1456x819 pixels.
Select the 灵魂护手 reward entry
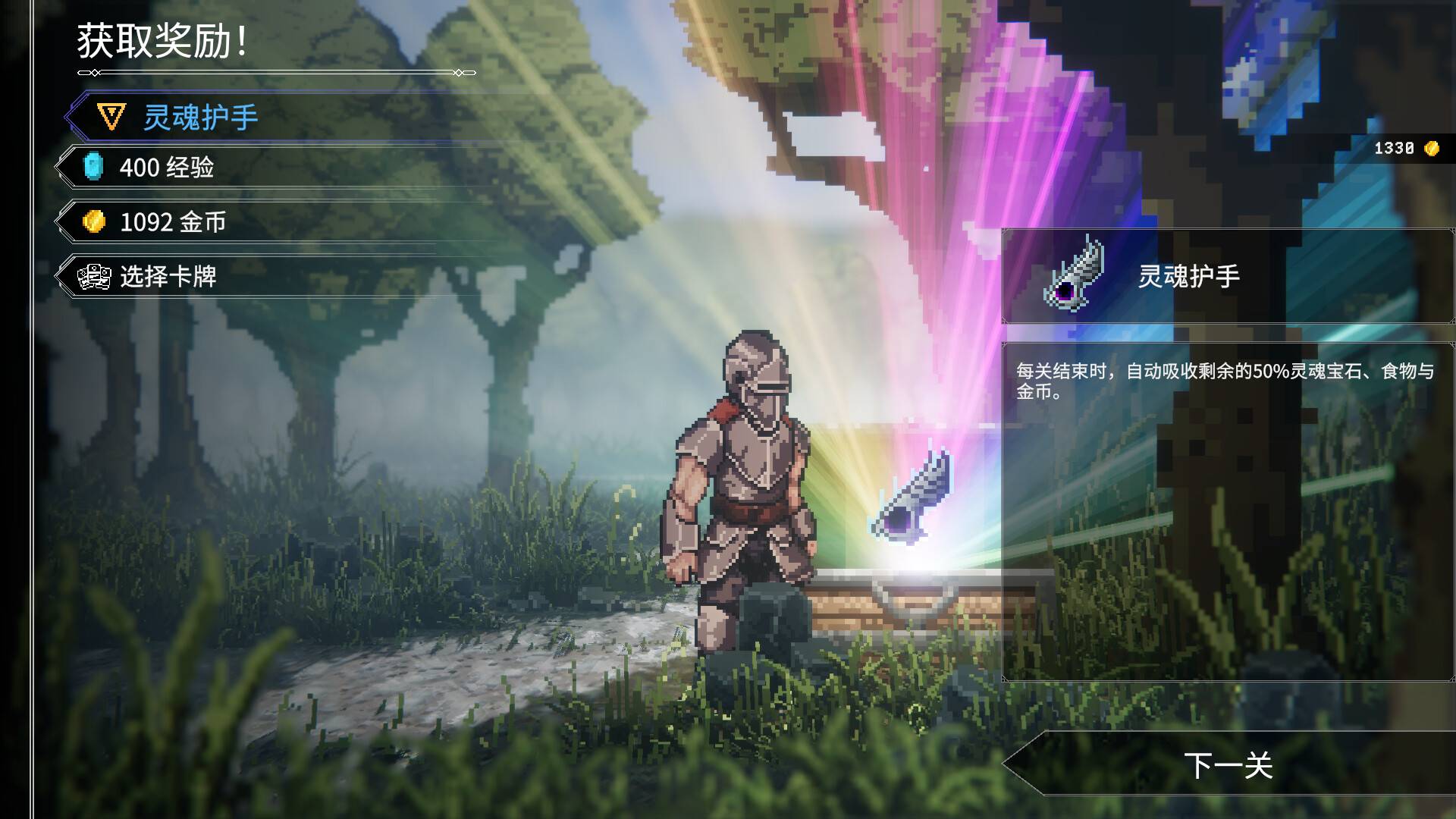tap(201, 118)
